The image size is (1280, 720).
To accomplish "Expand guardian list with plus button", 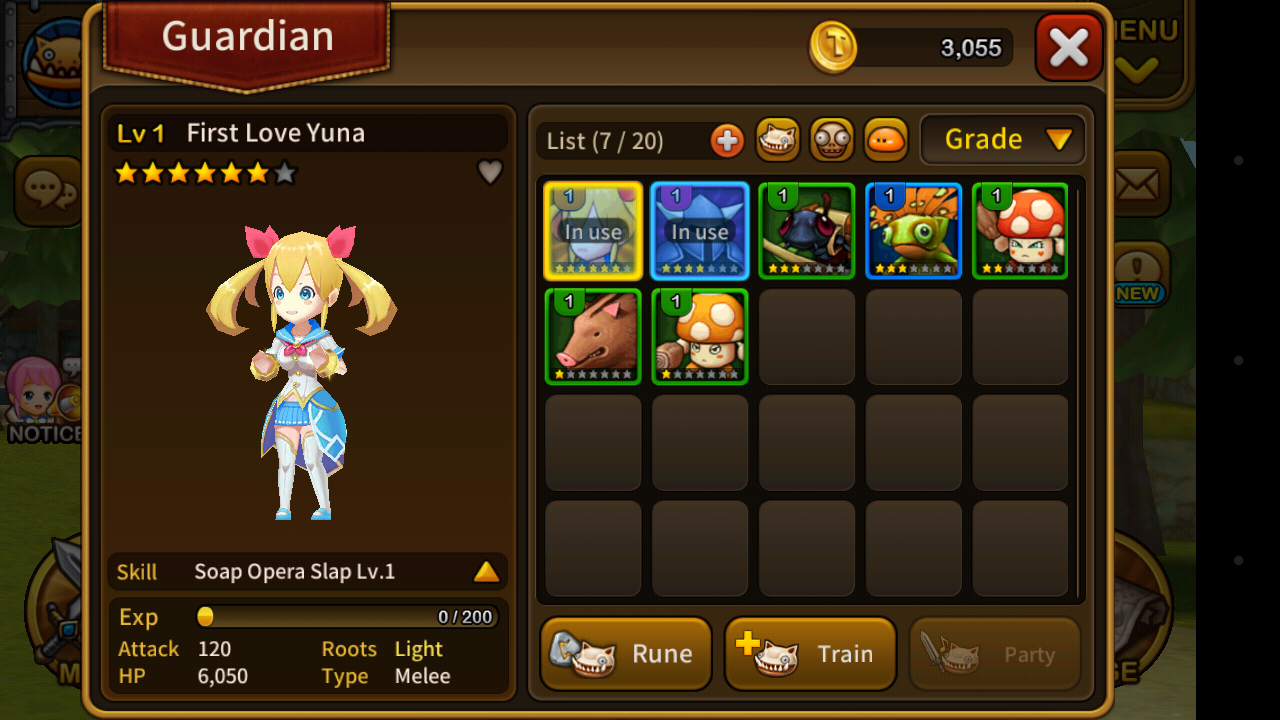I will 727,141.
